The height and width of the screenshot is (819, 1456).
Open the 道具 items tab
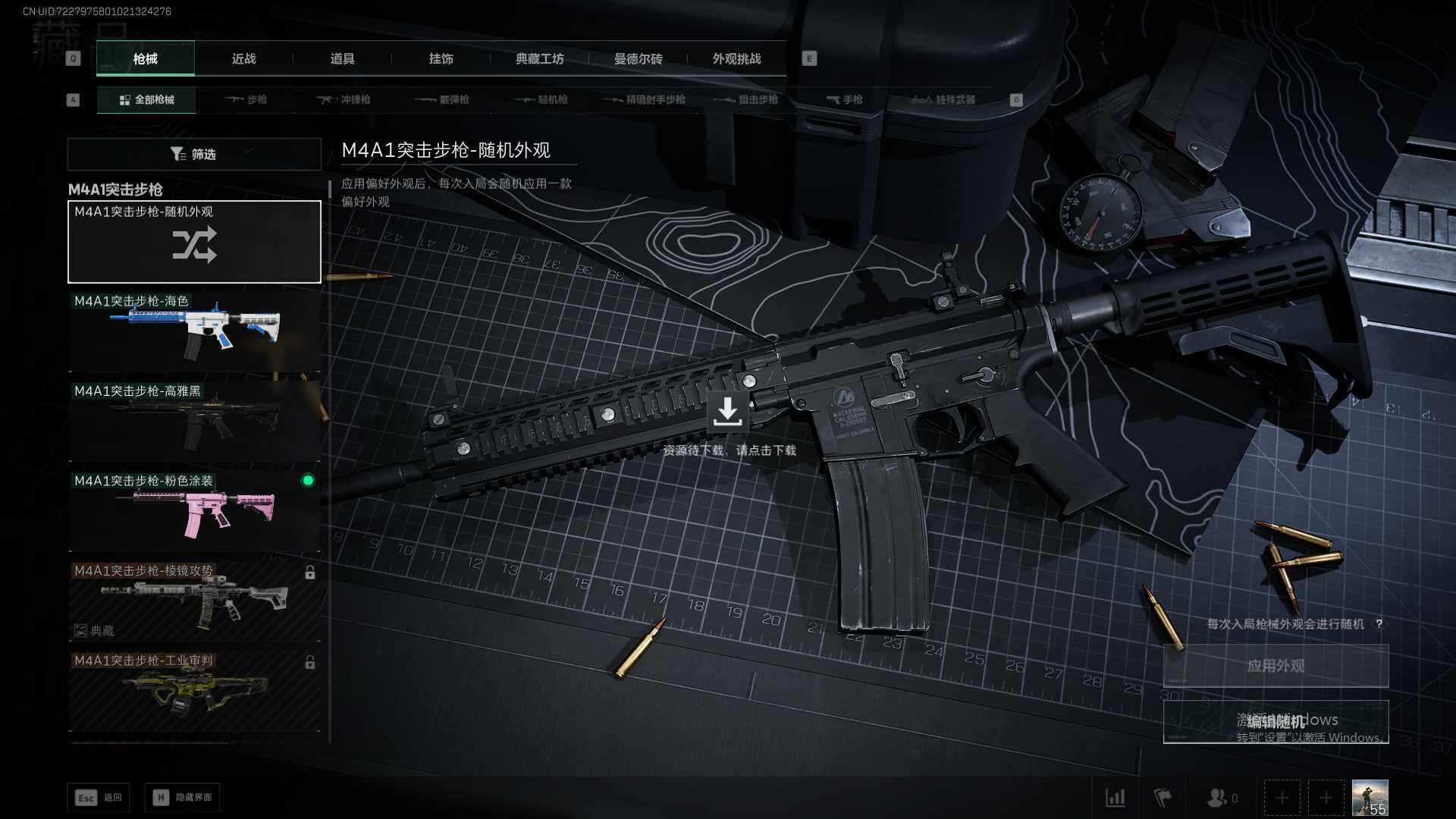342,59
